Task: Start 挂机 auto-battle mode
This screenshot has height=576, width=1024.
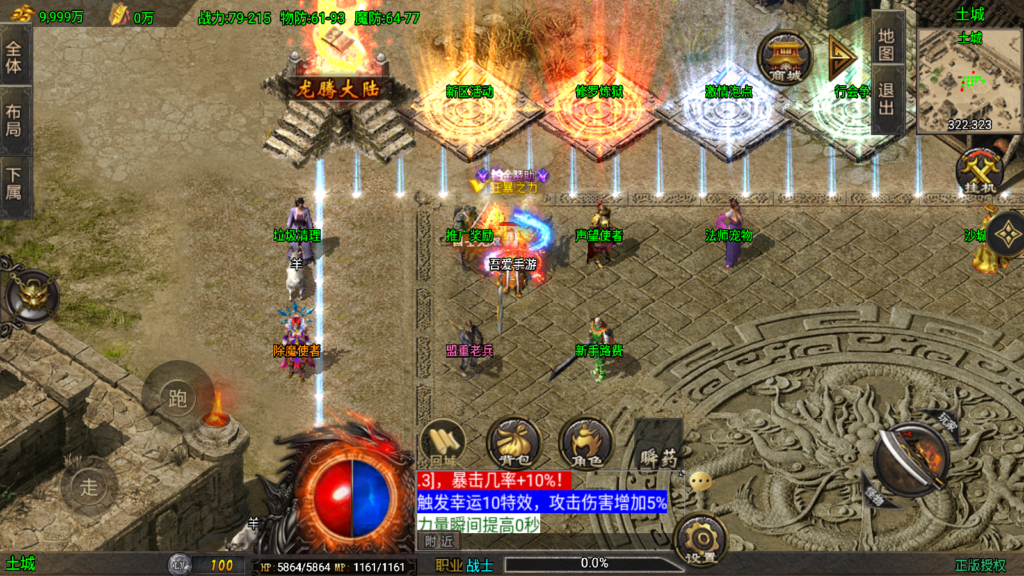Action: coord(978,170)
